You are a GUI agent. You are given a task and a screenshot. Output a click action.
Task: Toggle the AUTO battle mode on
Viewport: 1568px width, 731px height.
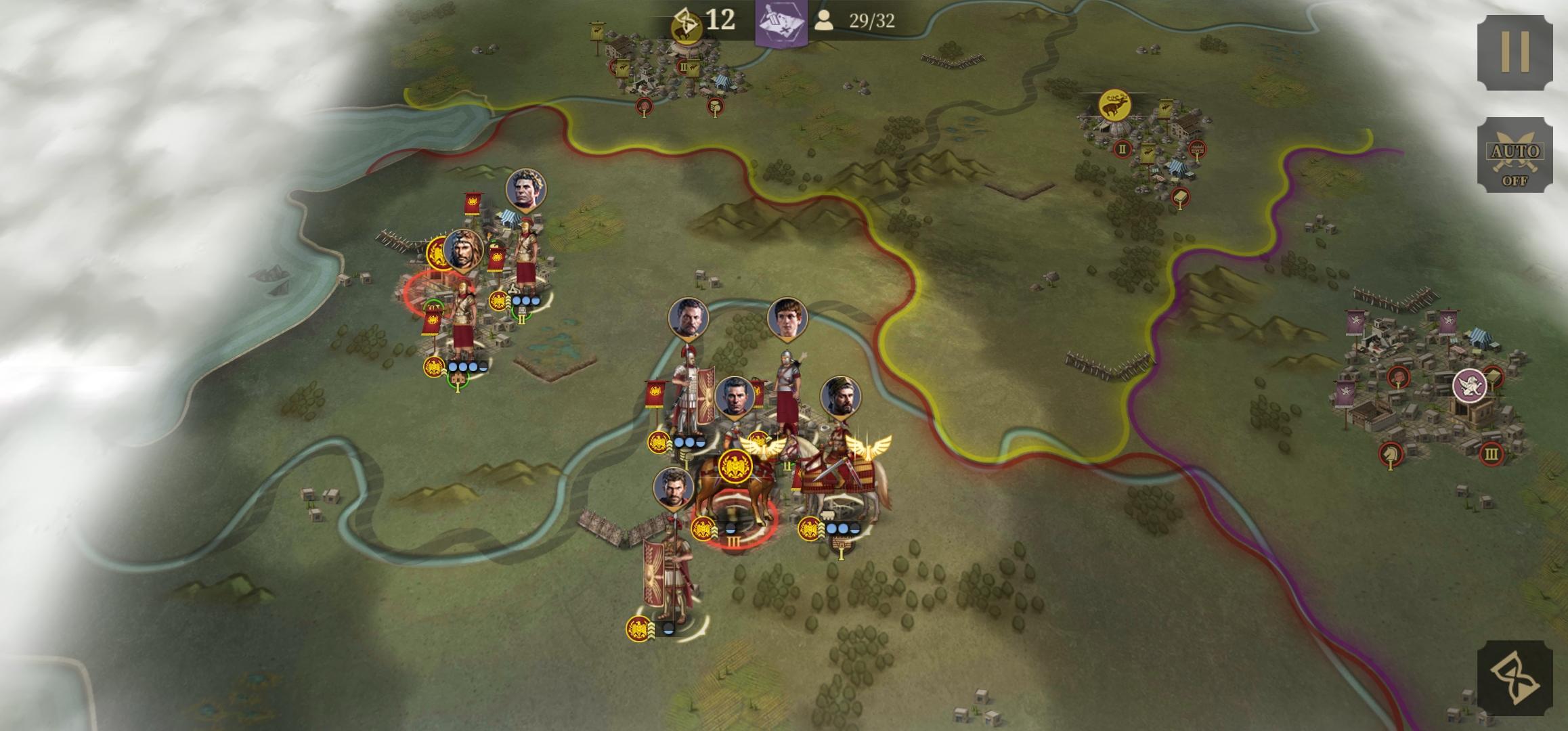[1515, 155]
